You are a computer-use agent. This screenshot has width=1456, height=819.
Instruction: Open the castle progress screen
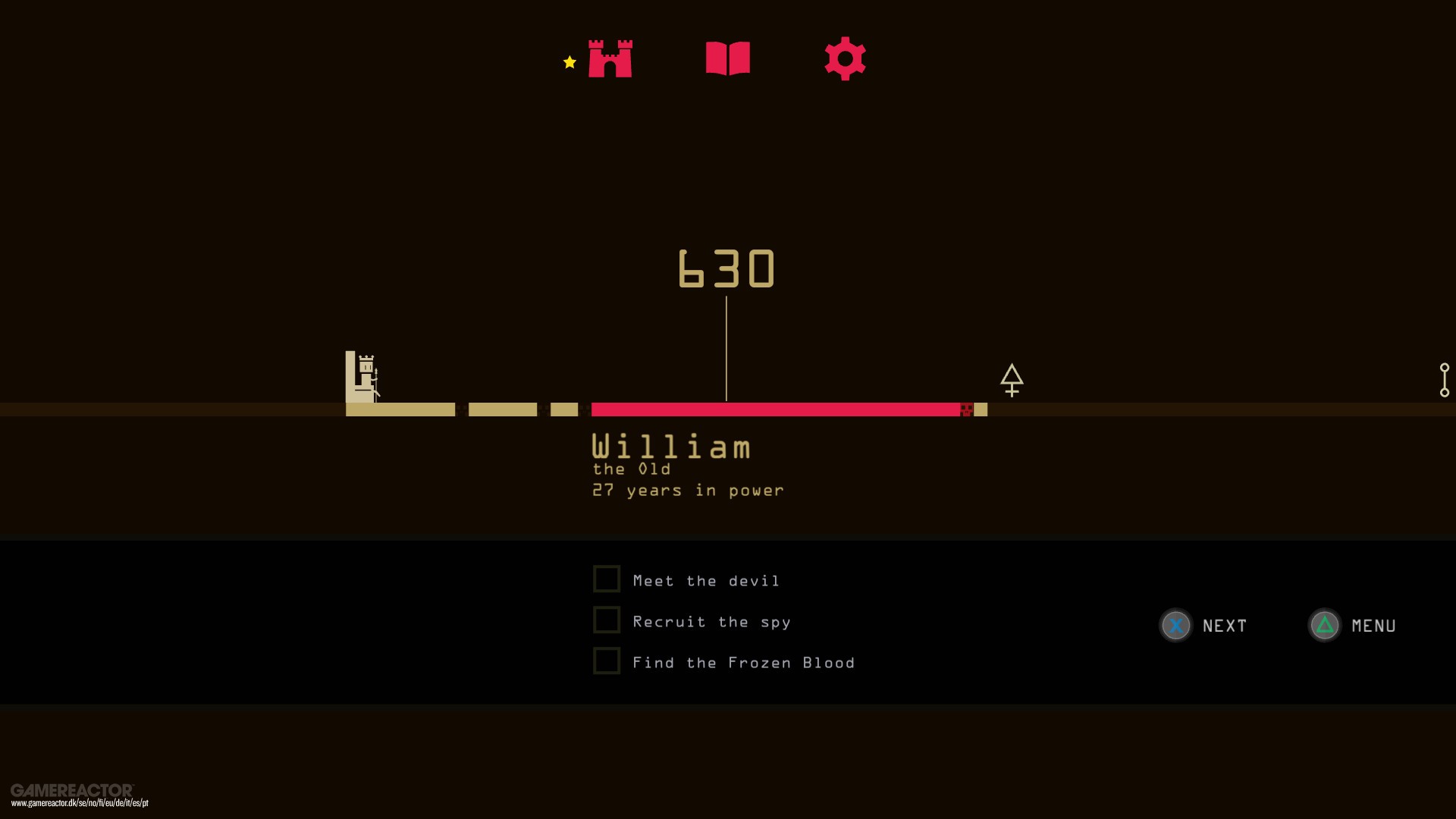pyautogui.click(x=610, y=58)
